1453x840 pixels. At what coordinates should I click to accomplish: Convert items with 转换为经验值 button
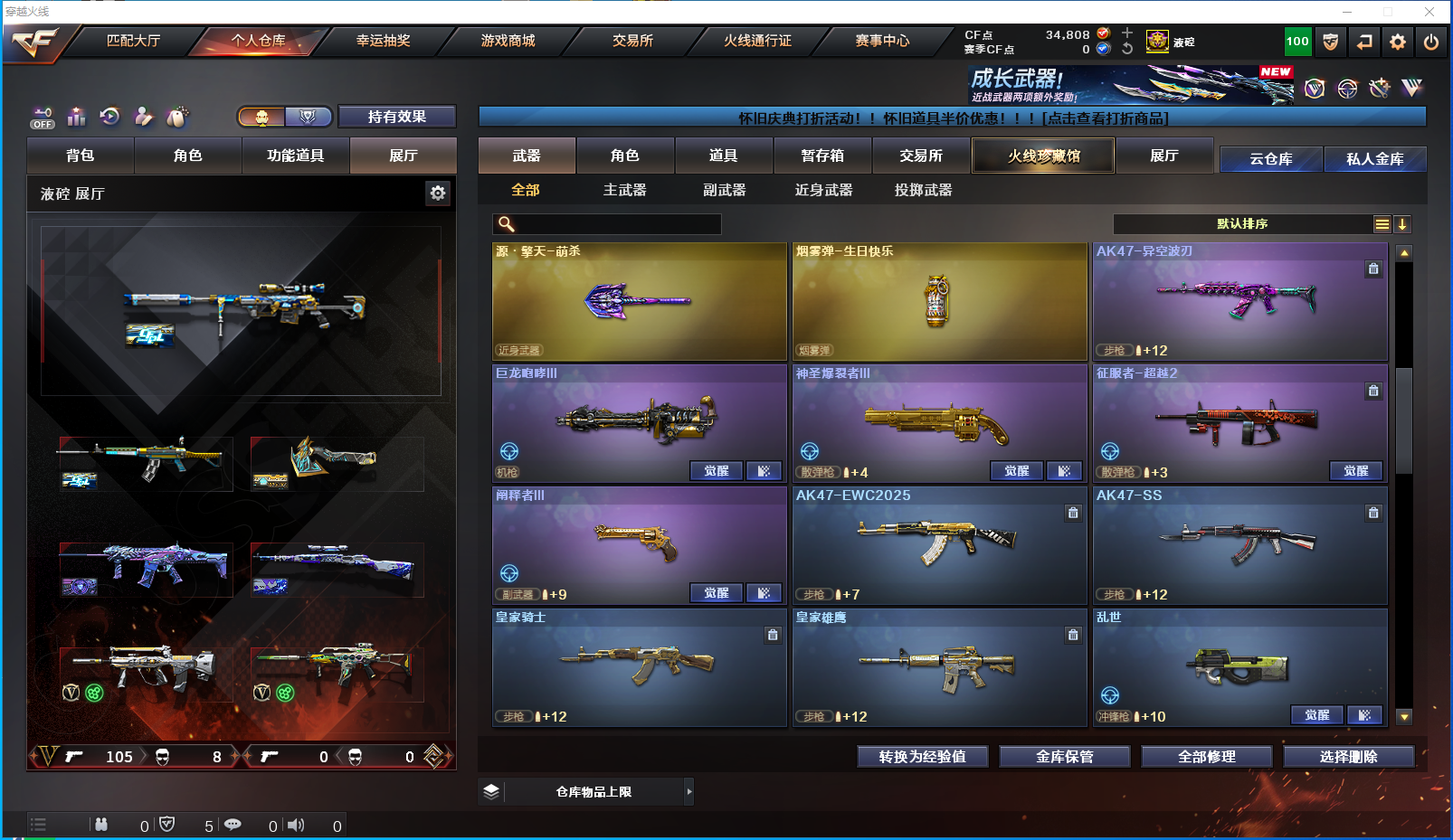tap(922, 757)
